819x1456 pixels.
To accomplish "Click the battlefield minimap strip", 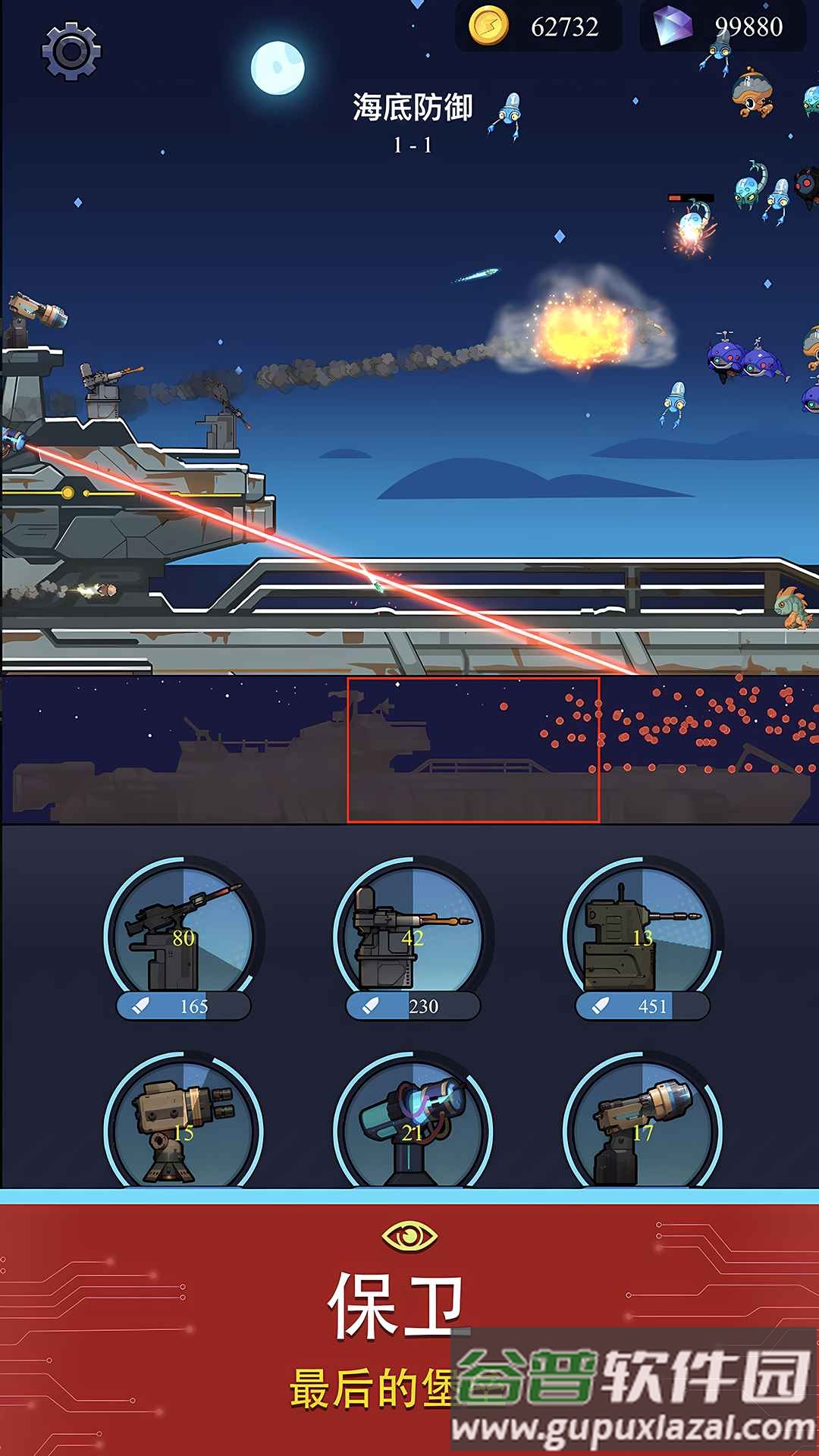I will tap(409, 750).
